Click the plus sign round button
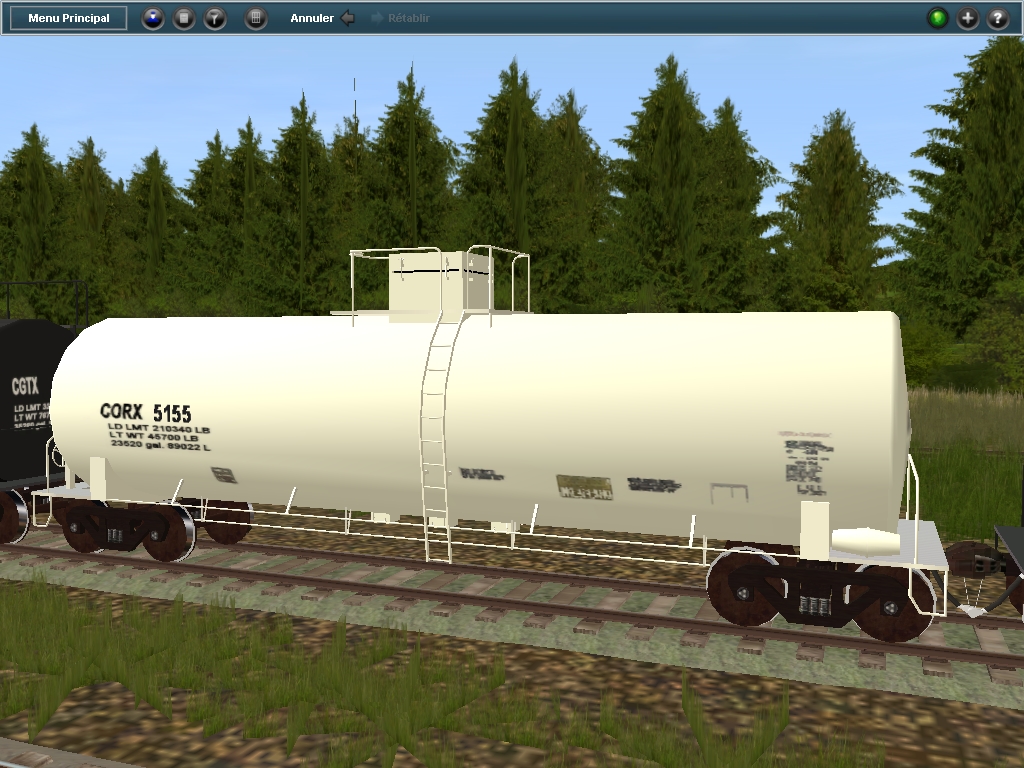The image size is (1024, 768). tap(968, 18)
